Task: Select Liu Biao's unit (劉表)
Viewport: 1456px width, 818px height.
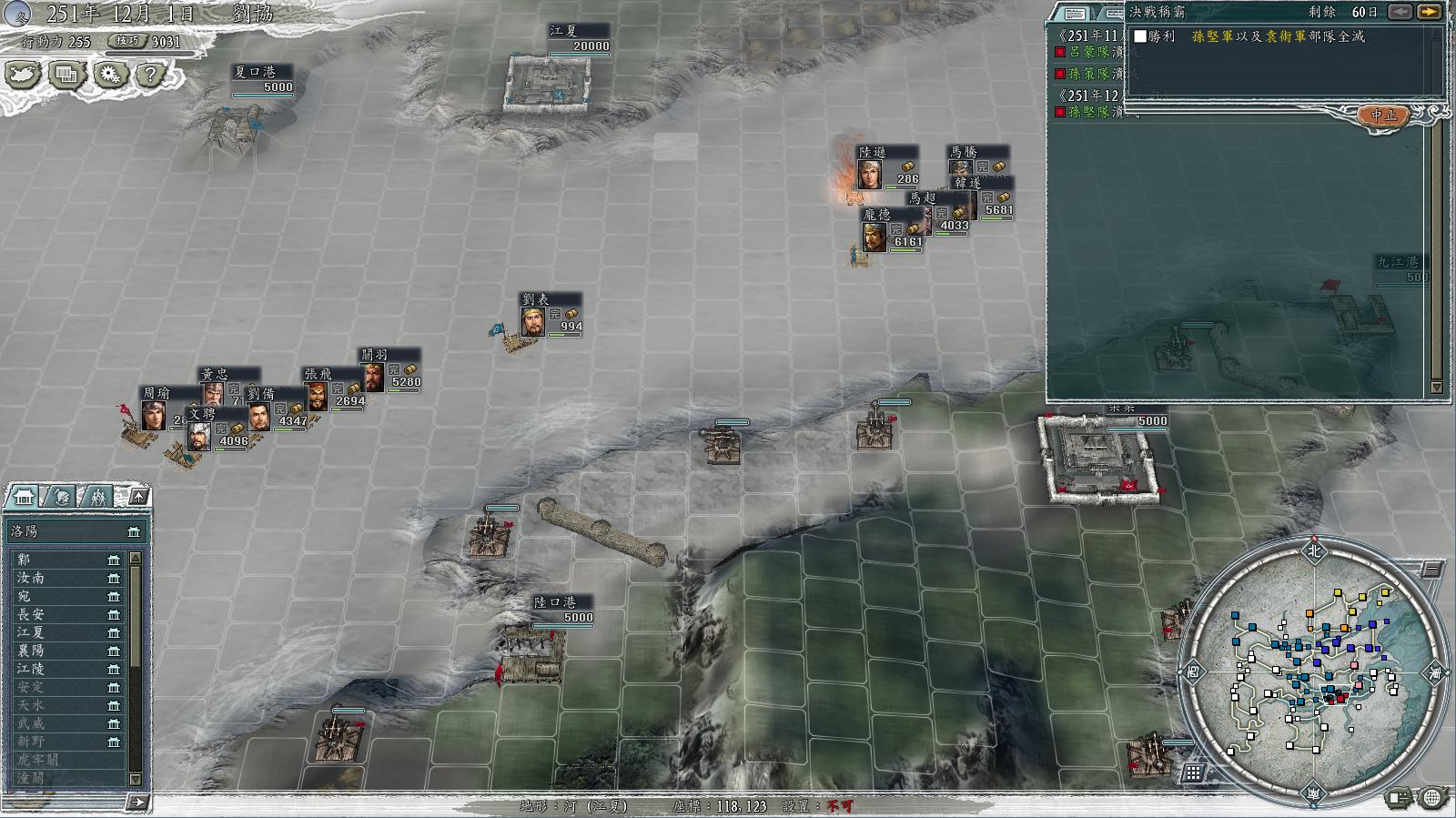Action: coord(534,321)
